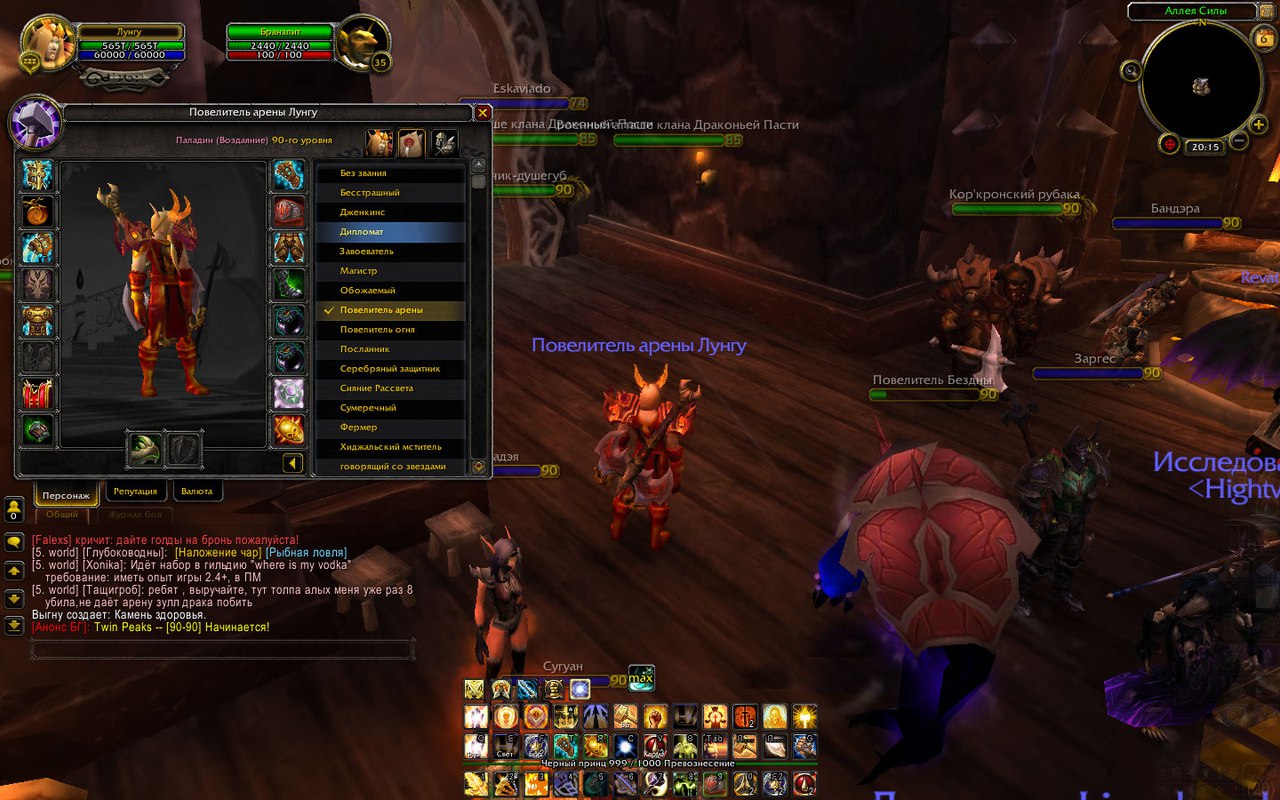Image resolution: width=1280 pixels, height=800 pixels.
Task: Select the red tabard equipment slot
Action: [38, 393]
